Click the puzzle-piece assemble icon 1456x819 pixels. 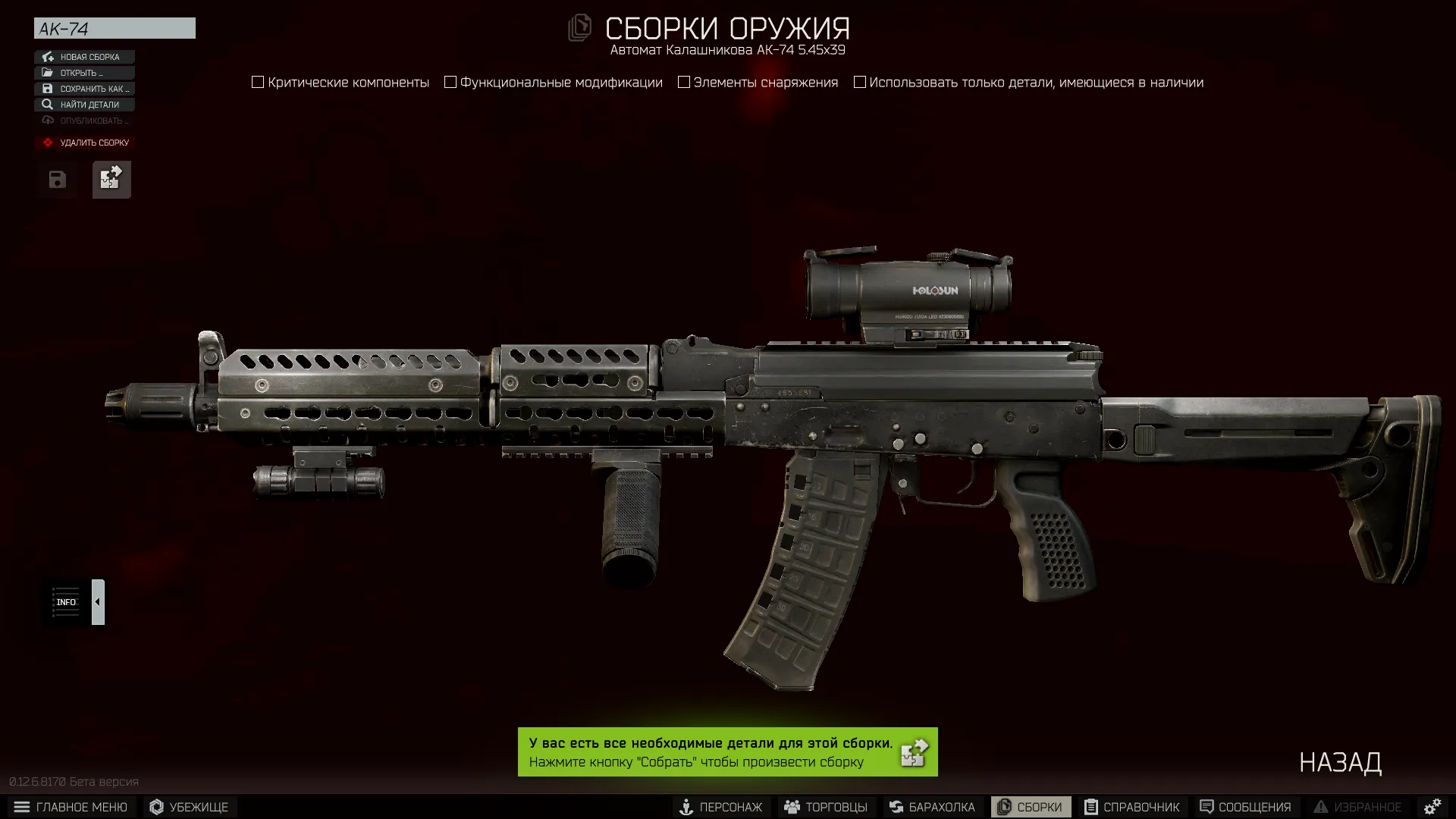point(111,180)
